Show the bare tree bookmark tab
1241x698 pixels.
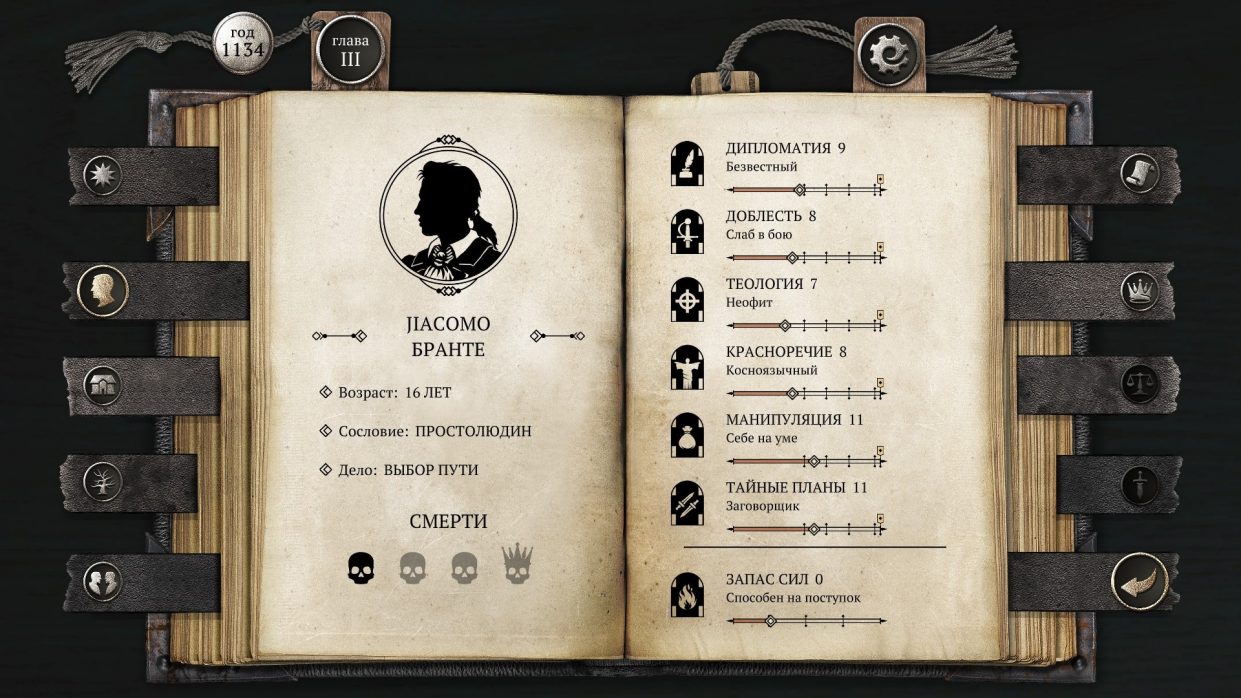tap(103, 481)
